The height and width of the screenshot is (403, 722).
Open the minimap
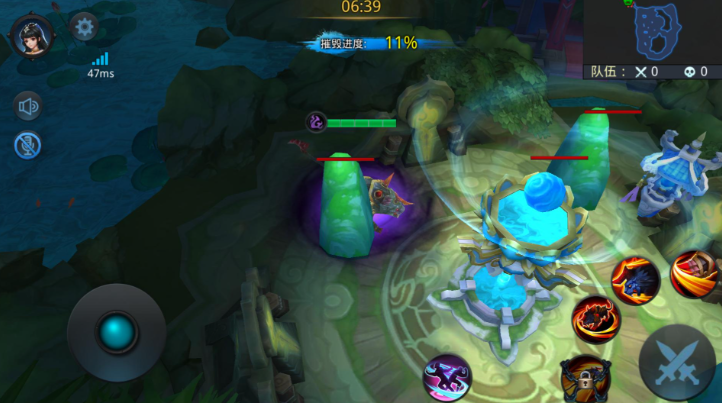652,32
